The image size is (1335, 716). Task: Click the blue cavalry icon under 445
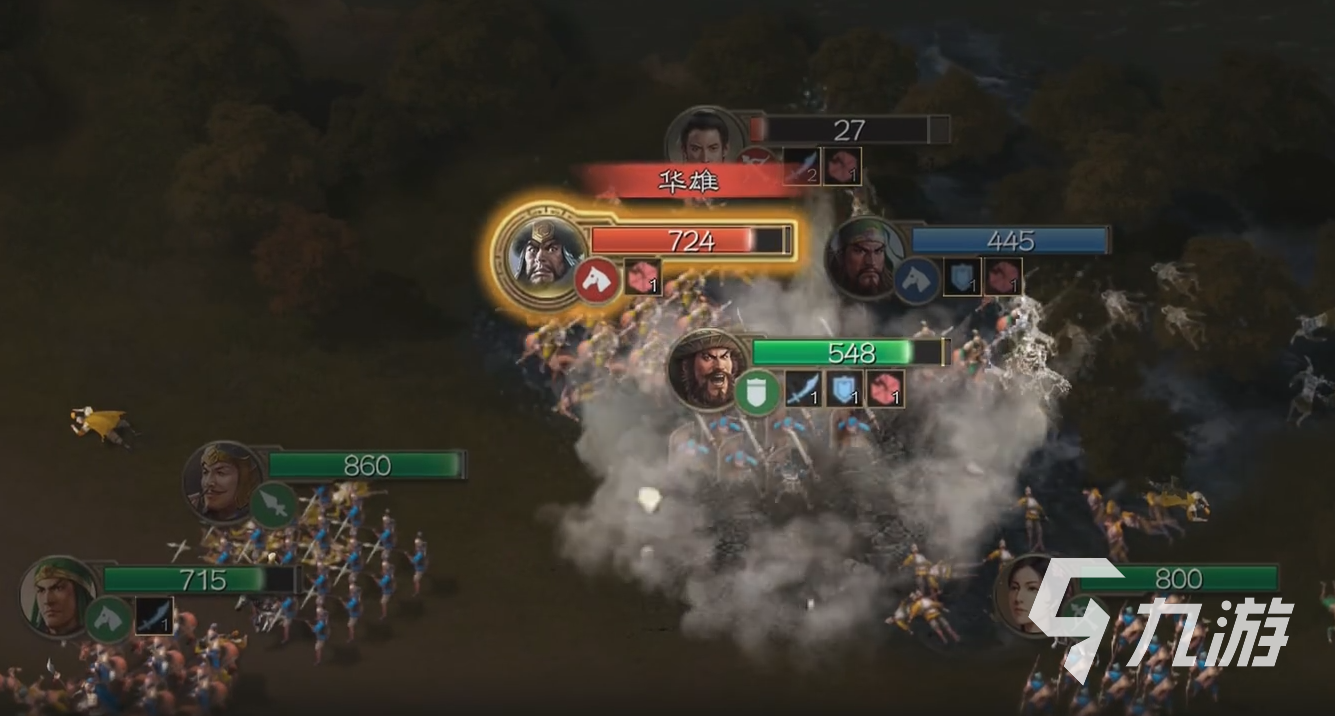pos(915,281)
